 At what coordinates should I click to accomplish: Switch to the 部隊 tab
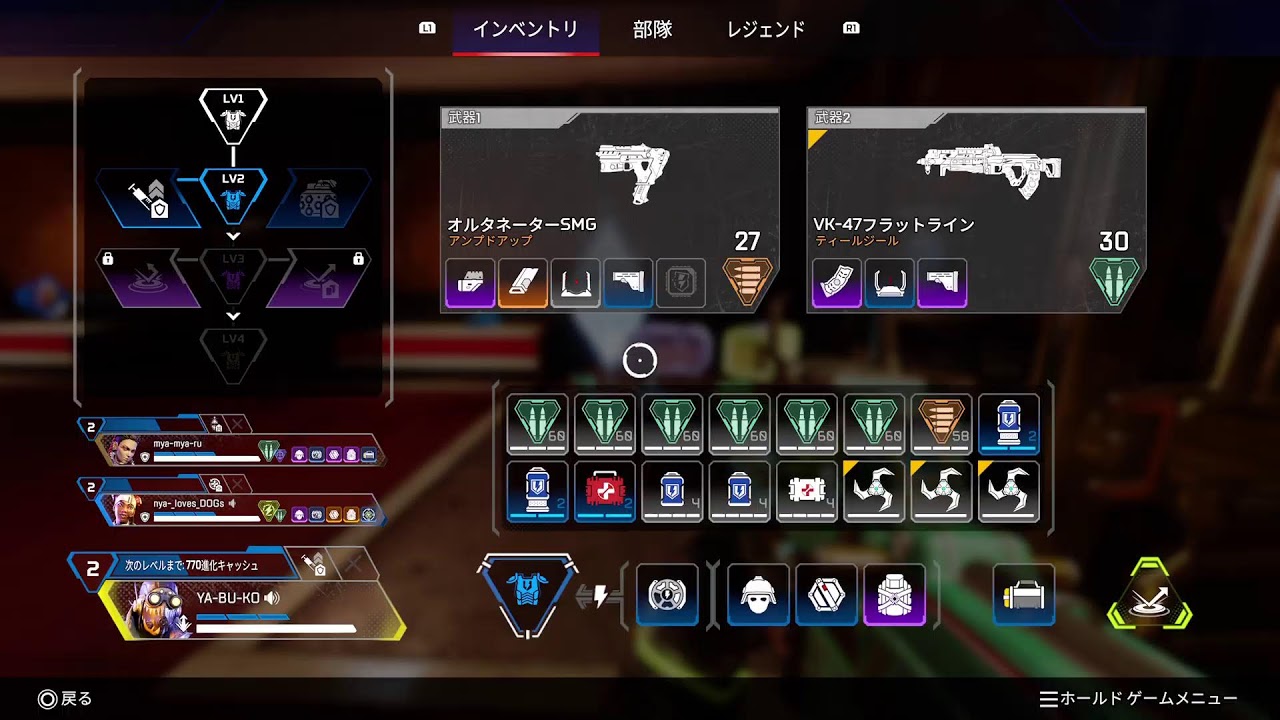653,30
